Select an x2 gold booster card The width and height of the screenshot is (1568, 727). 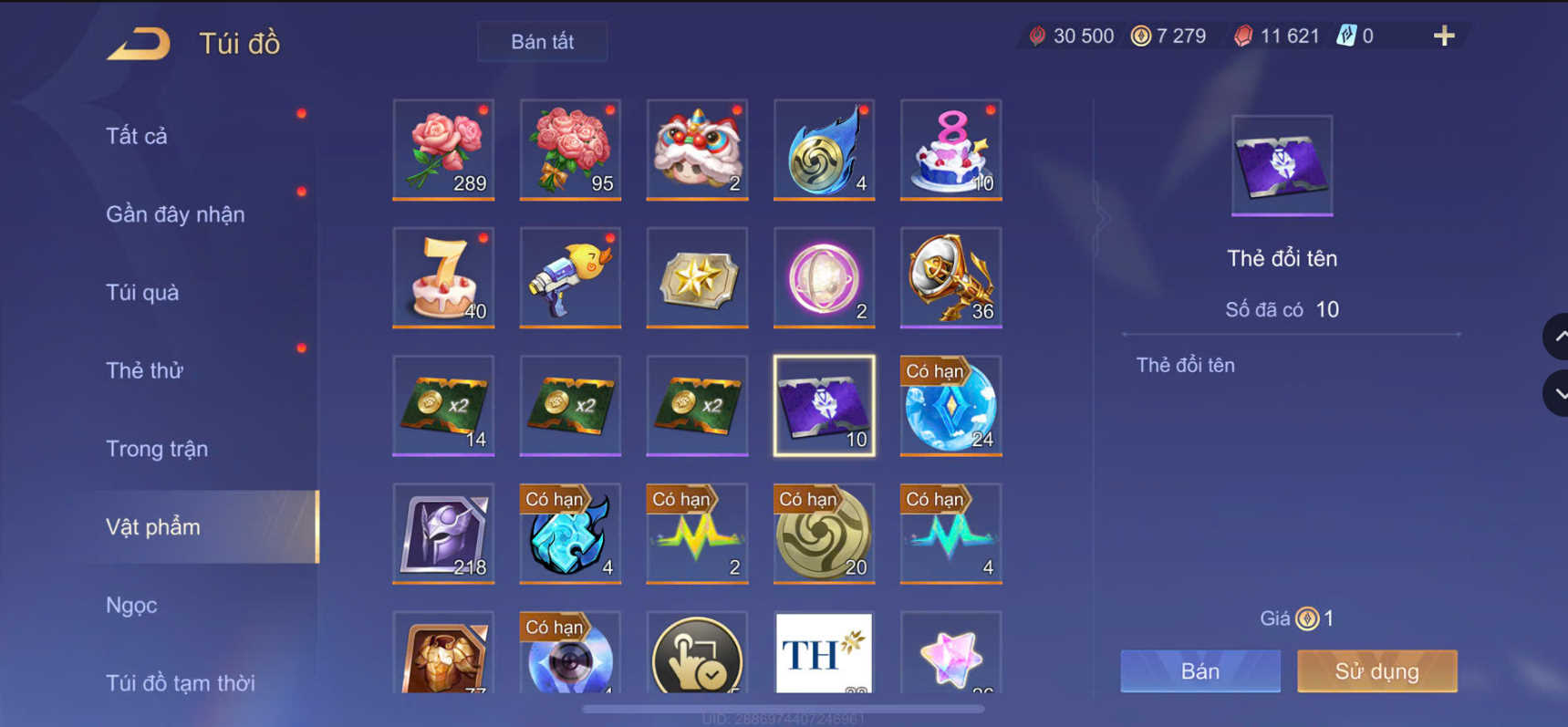click(443, 404)
